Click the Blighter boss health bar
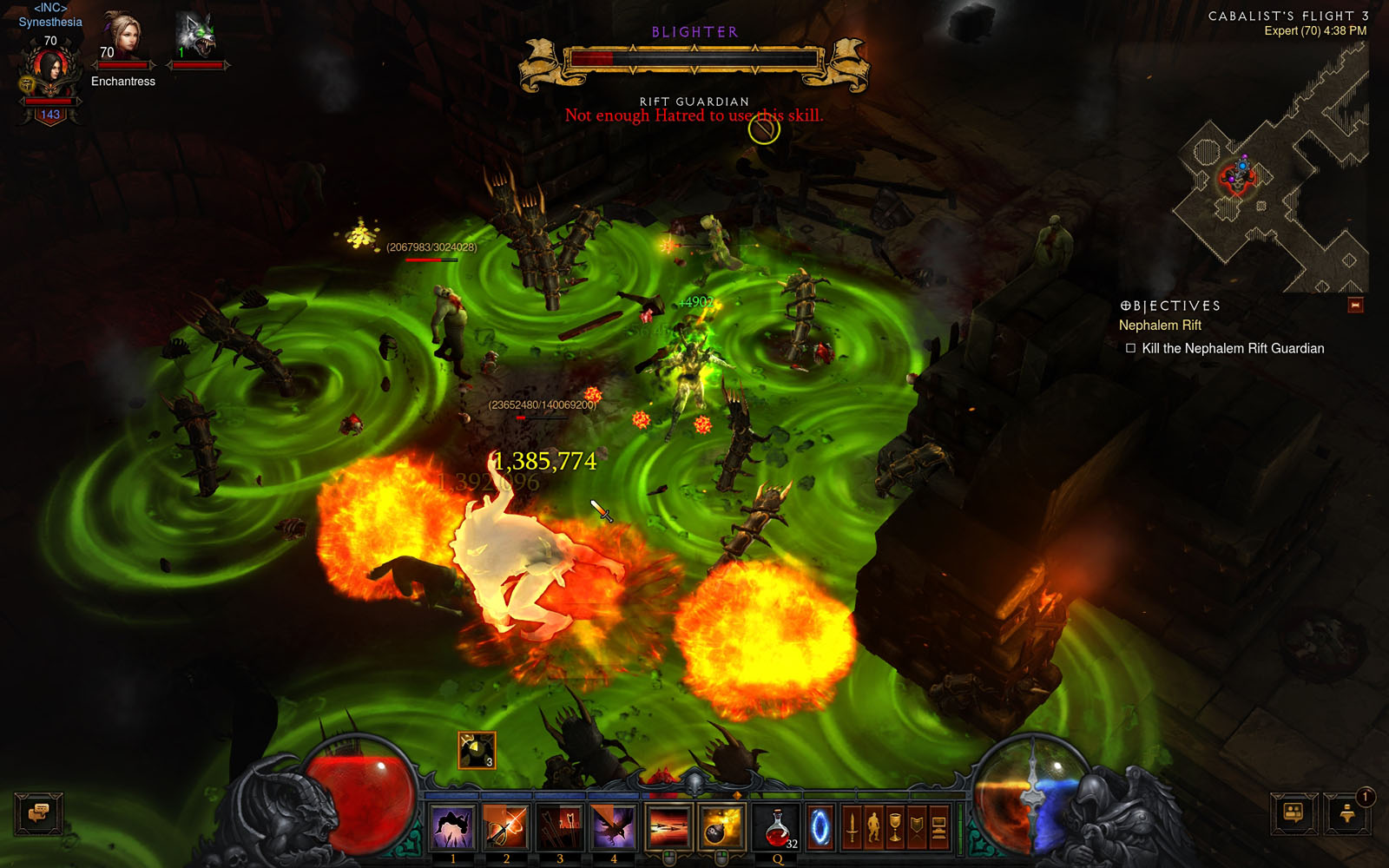This screenshot has height=868, width=1389. [x=693, y=57]
